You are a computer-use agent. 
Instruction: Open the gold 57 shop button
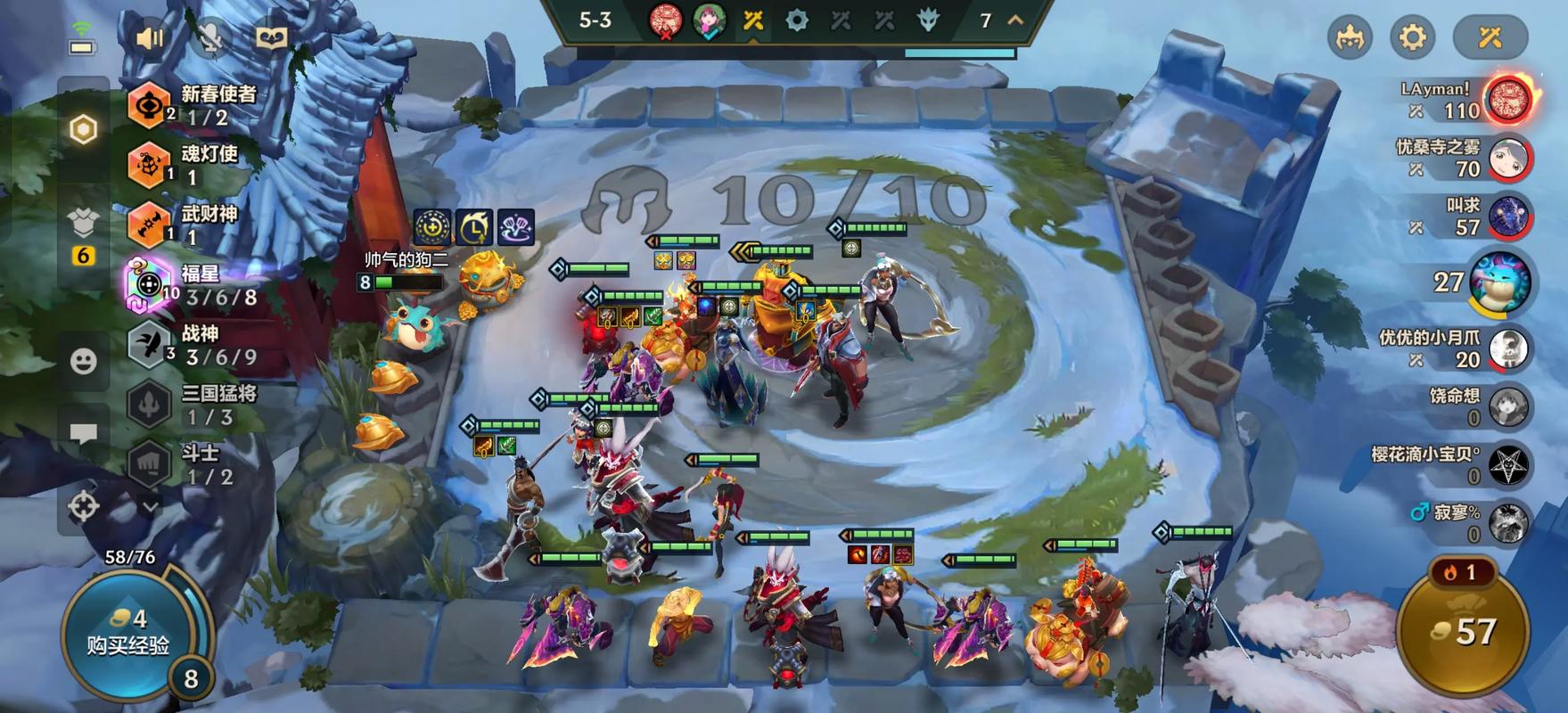tap(1462, 631)
